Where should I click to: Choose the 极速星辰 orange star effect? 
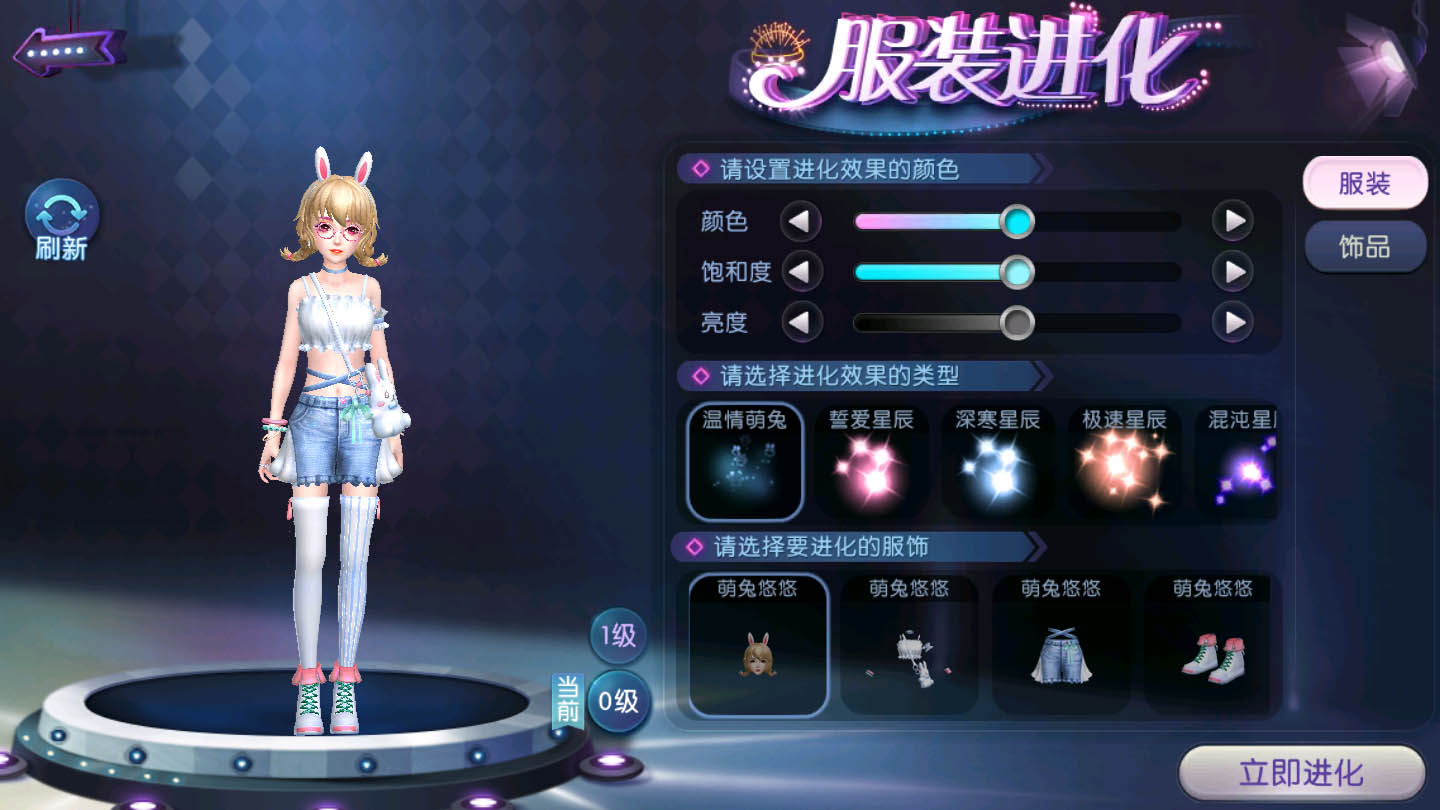(1124, 462)
